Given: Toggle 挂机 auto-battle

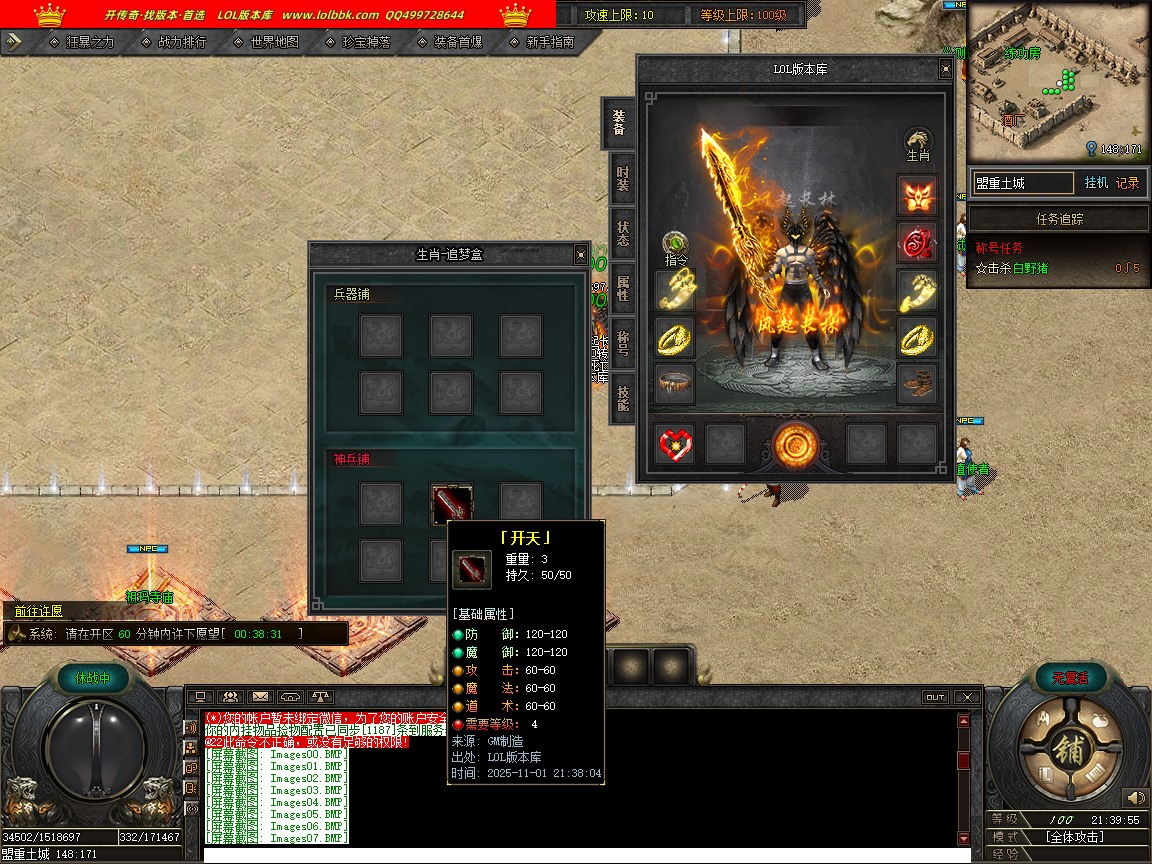Looking at the screenshot, I should (x=1095, y=183).
